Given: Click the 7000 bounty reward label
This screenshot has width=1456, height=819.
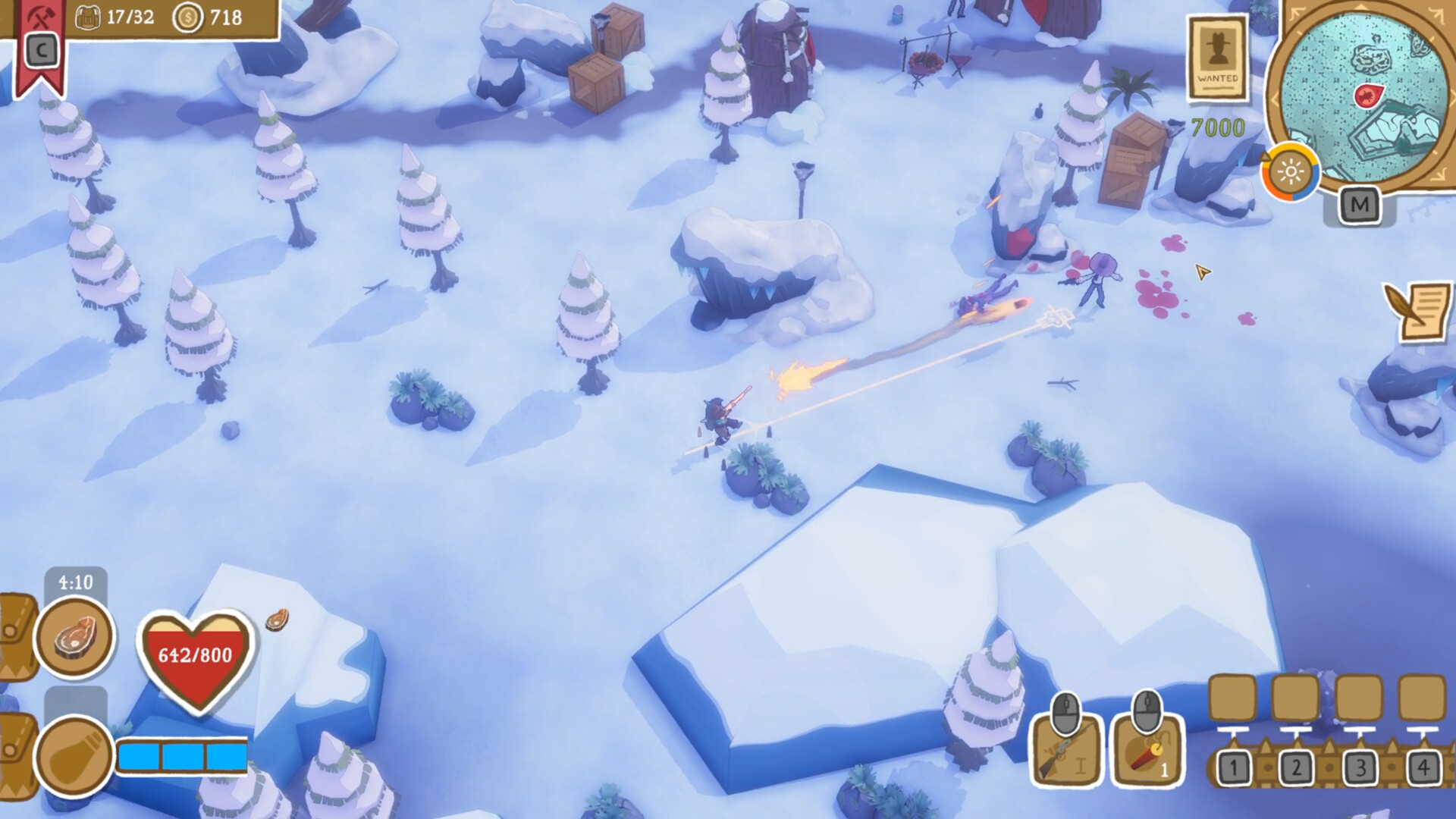Looking at the screenshot, I should [1216, 126].
